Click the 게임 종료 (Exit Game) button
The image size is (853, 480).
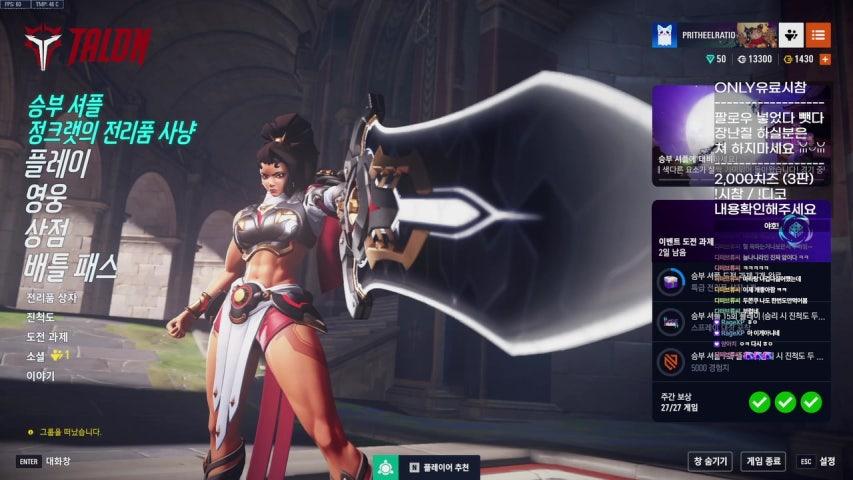point(764,461)
